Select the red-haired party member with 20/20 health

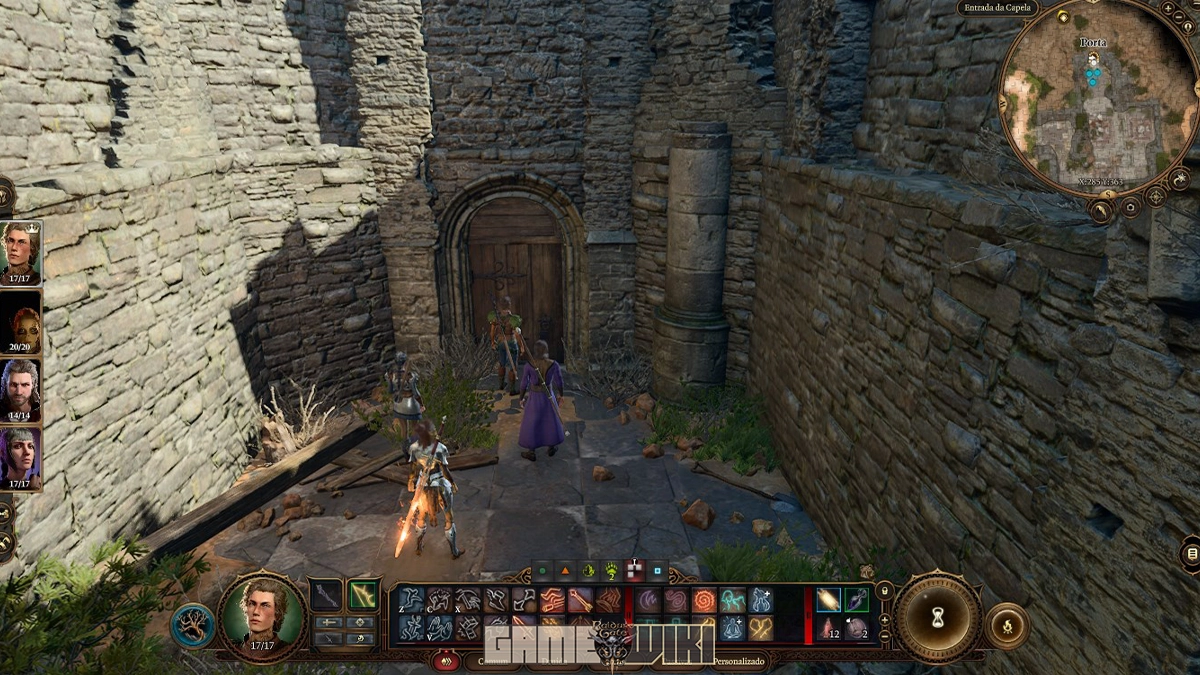point(20,322)
